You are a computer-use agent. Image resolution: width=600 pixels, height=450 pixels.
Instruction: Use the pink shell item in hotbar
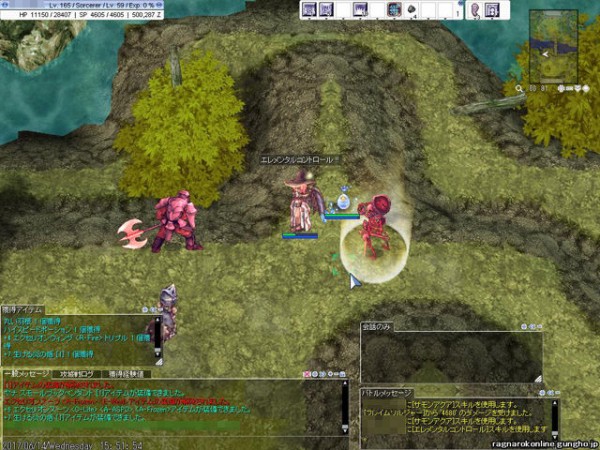click(475, 10)
